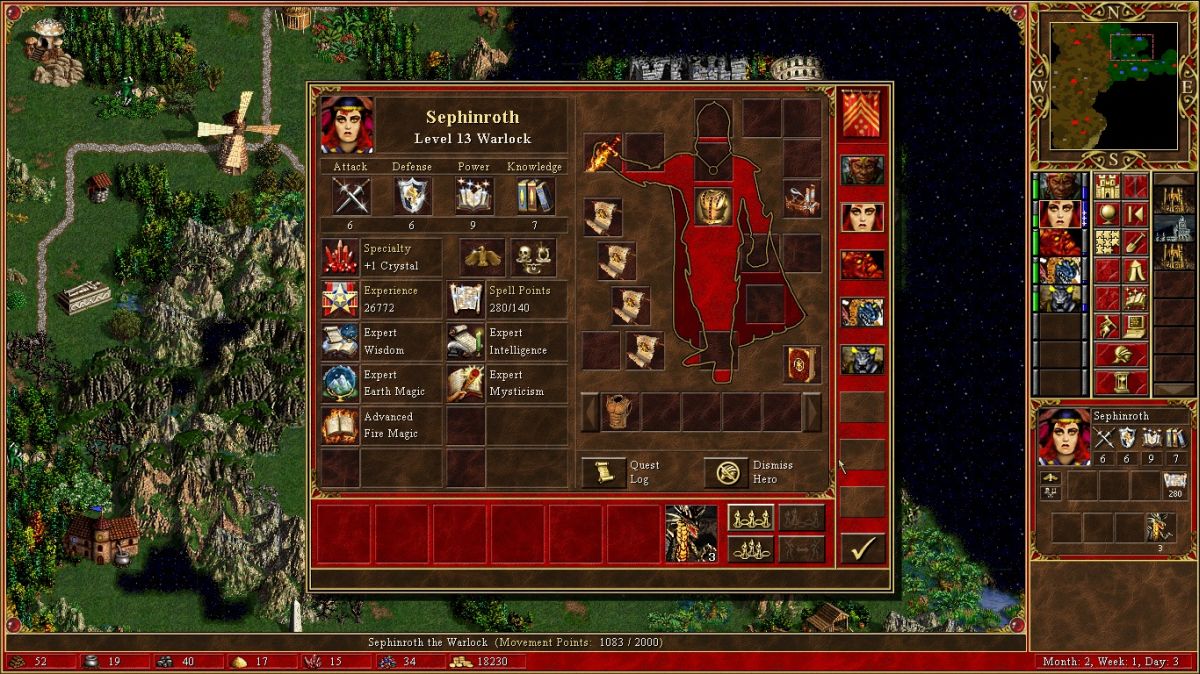View the Expert Earth Magic skill

pyautogui.click(x=340, y=384)
